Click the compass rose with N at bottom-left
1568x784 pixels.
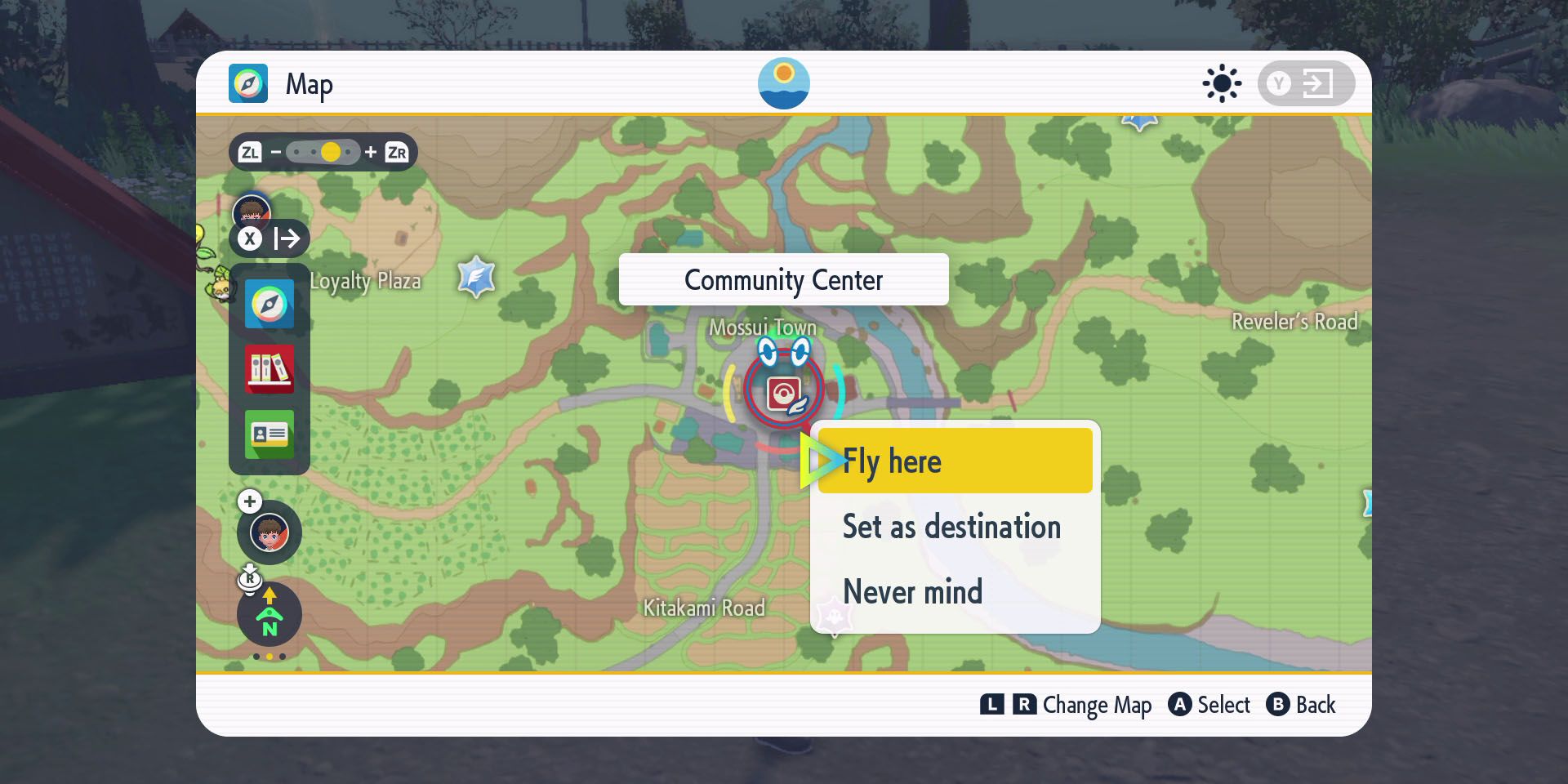tap(269, 614)
